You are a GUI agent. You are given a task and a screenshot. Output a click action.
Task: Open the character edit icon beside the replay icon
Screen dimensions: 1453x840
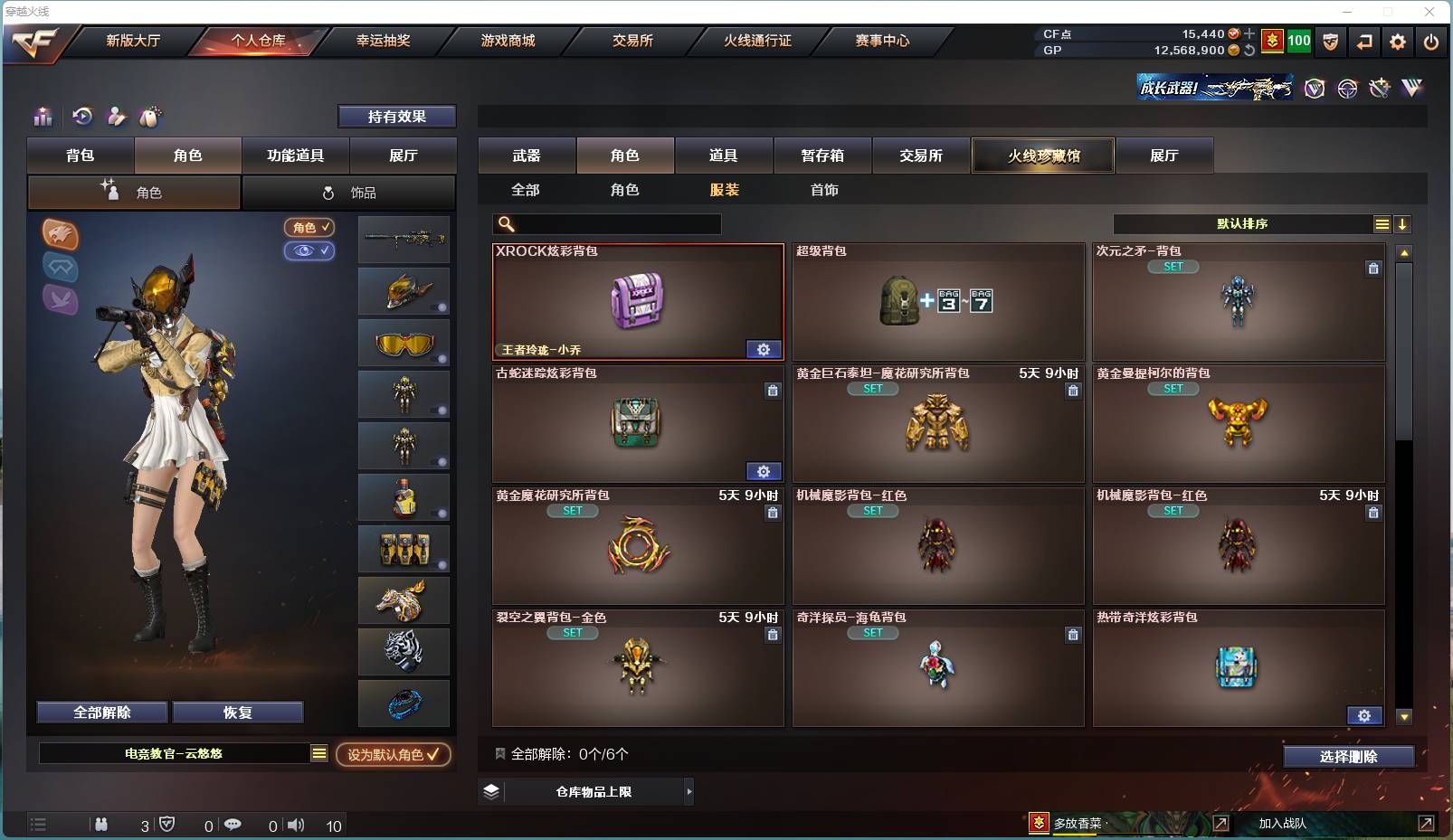pyautogui.click(x=116, y=116)
